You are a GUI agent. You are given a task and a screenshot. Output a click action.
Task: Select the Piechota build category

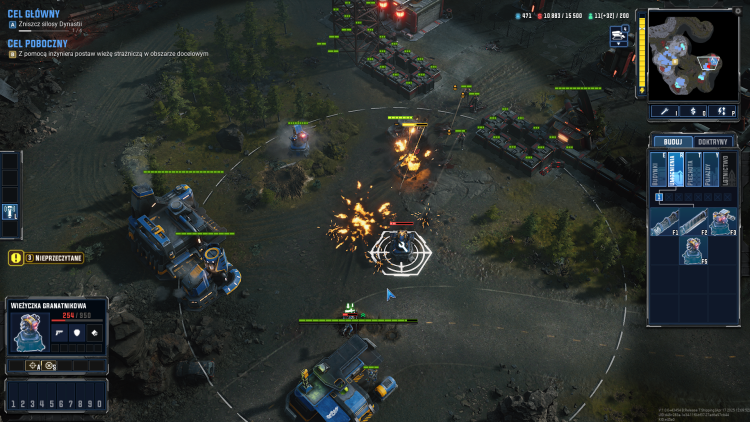[691, 171]
